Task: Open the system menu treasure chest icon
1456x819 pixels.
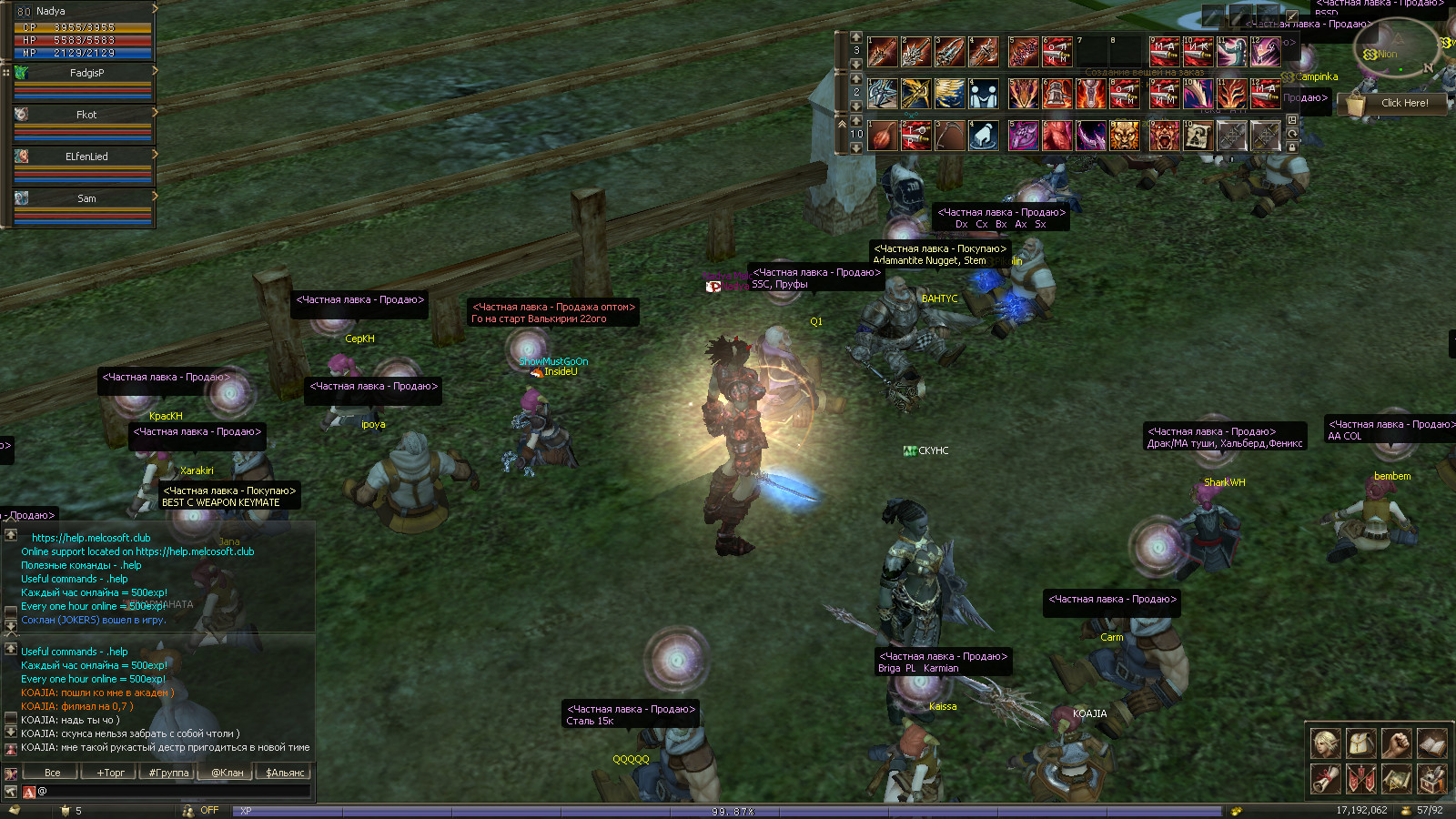Action: click(x=1431, y=779)
